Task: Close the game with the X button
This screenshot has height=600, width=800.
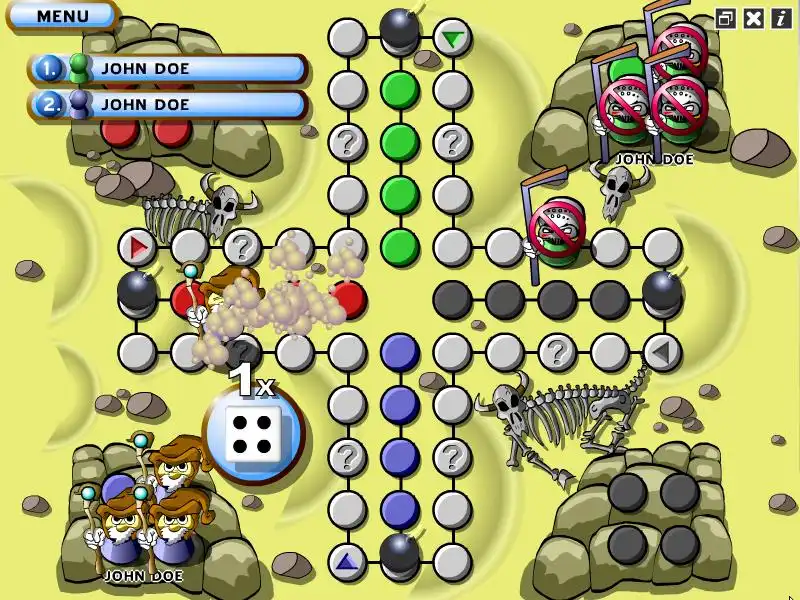Action: point(754,18)
